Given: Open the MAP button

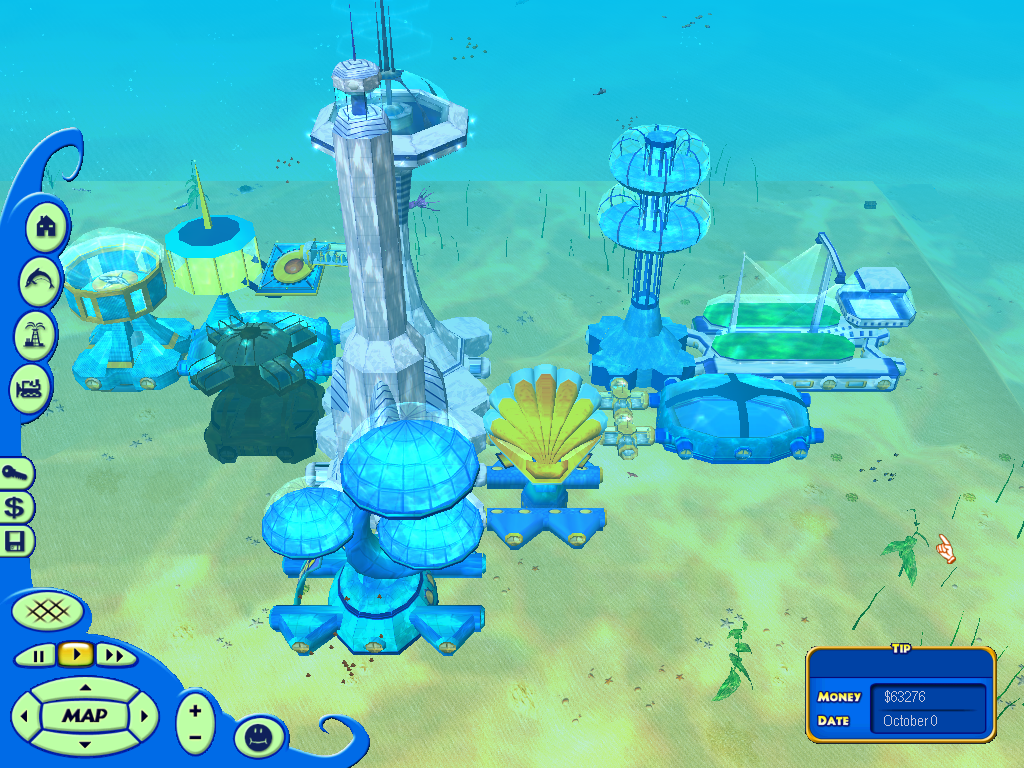Looking at the screenshot, I should [85, 716].
